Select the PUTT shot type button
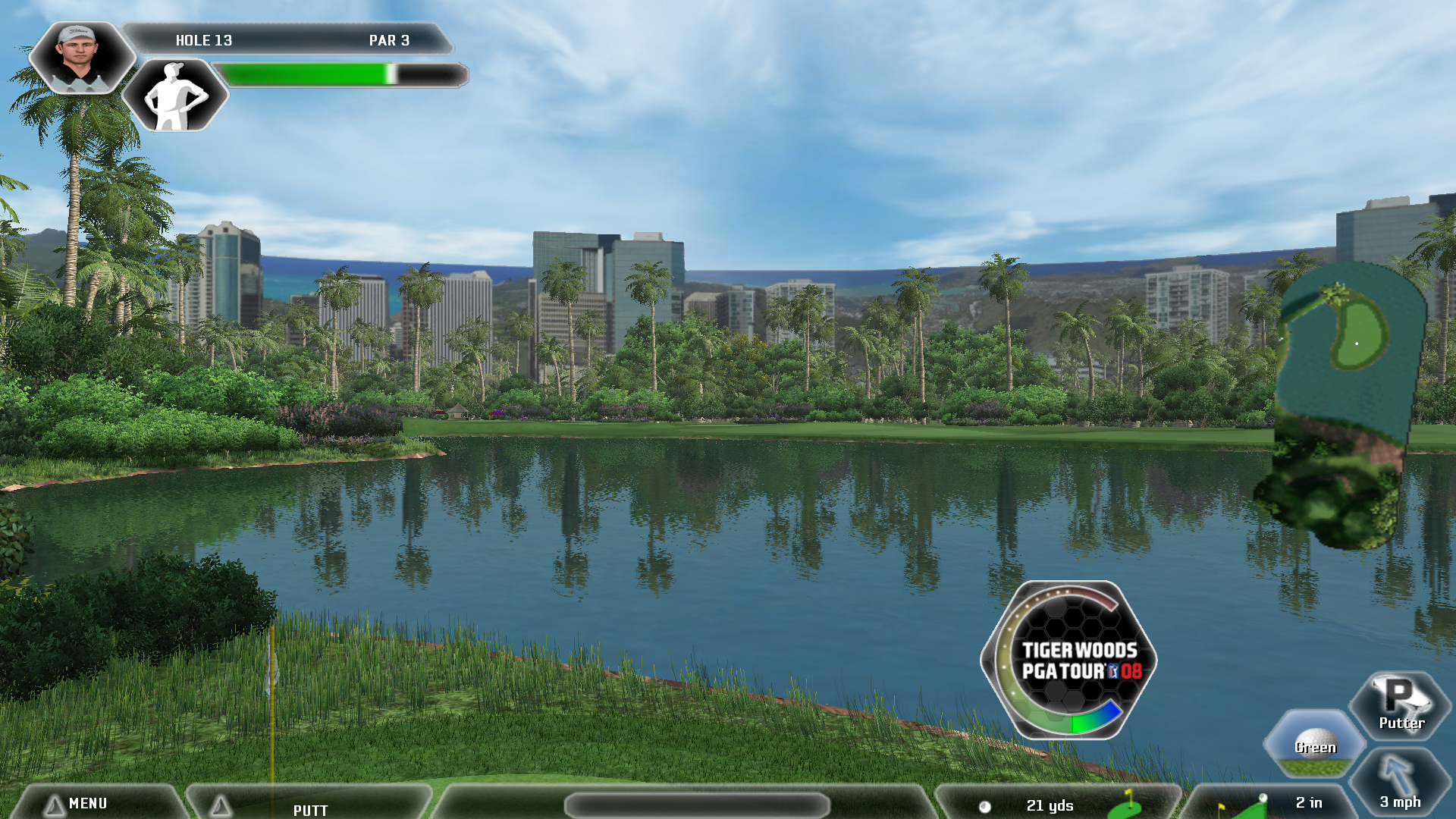This screenshot has height=819, width=1456. pyautogui.click(x=309, y=808)
